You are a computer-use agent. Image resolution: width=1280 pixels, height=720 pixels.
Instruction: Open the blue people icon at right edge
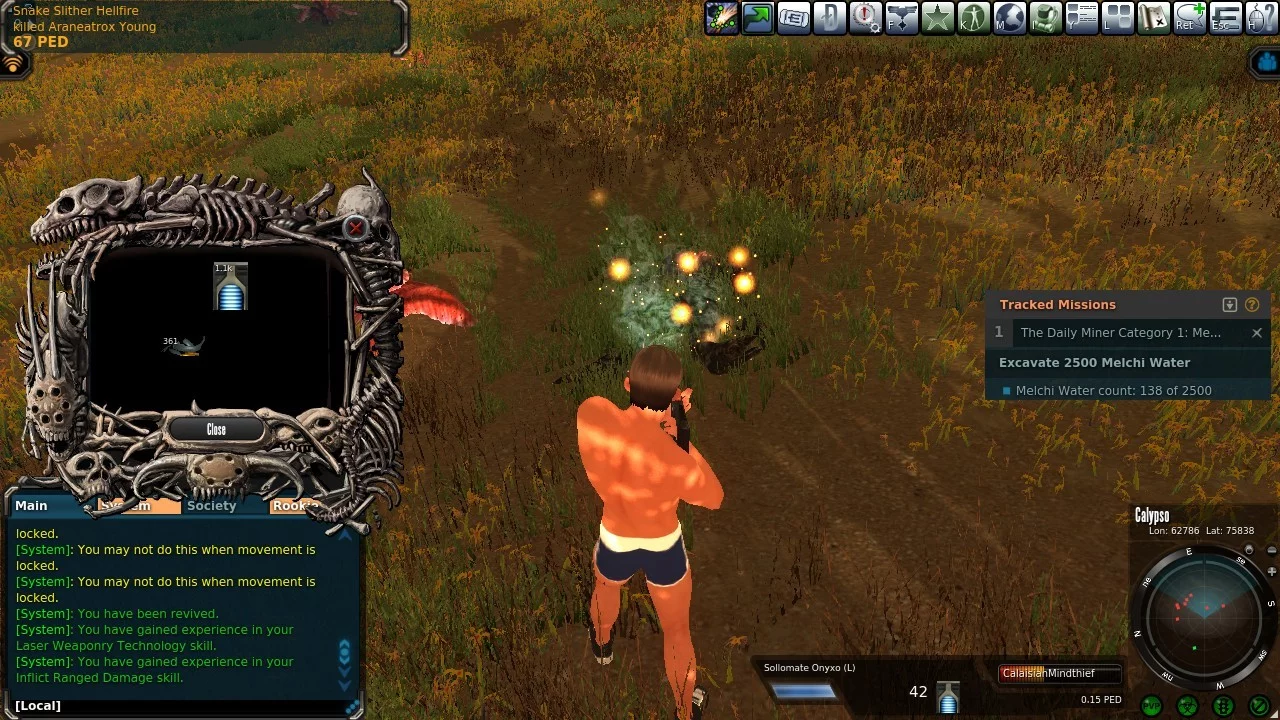pos(1266,62)
